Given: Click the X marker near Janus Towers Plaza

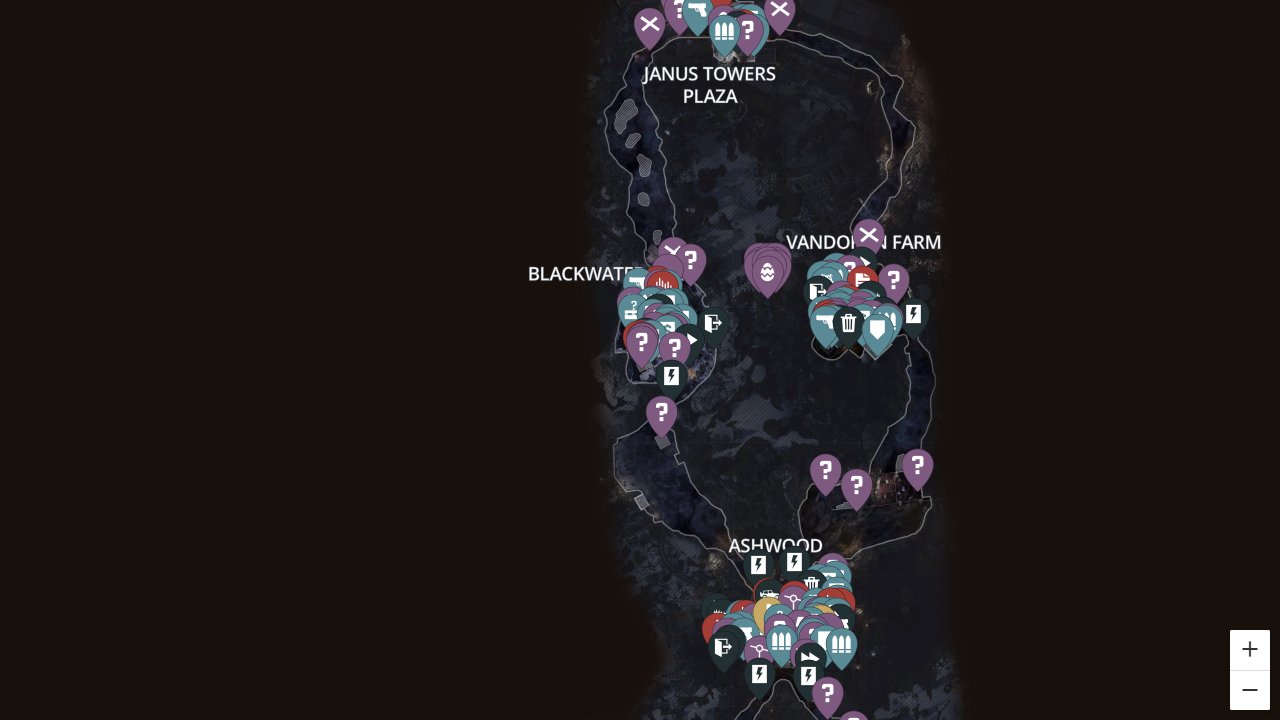Looking at the screenshot, I should point(650,24).
